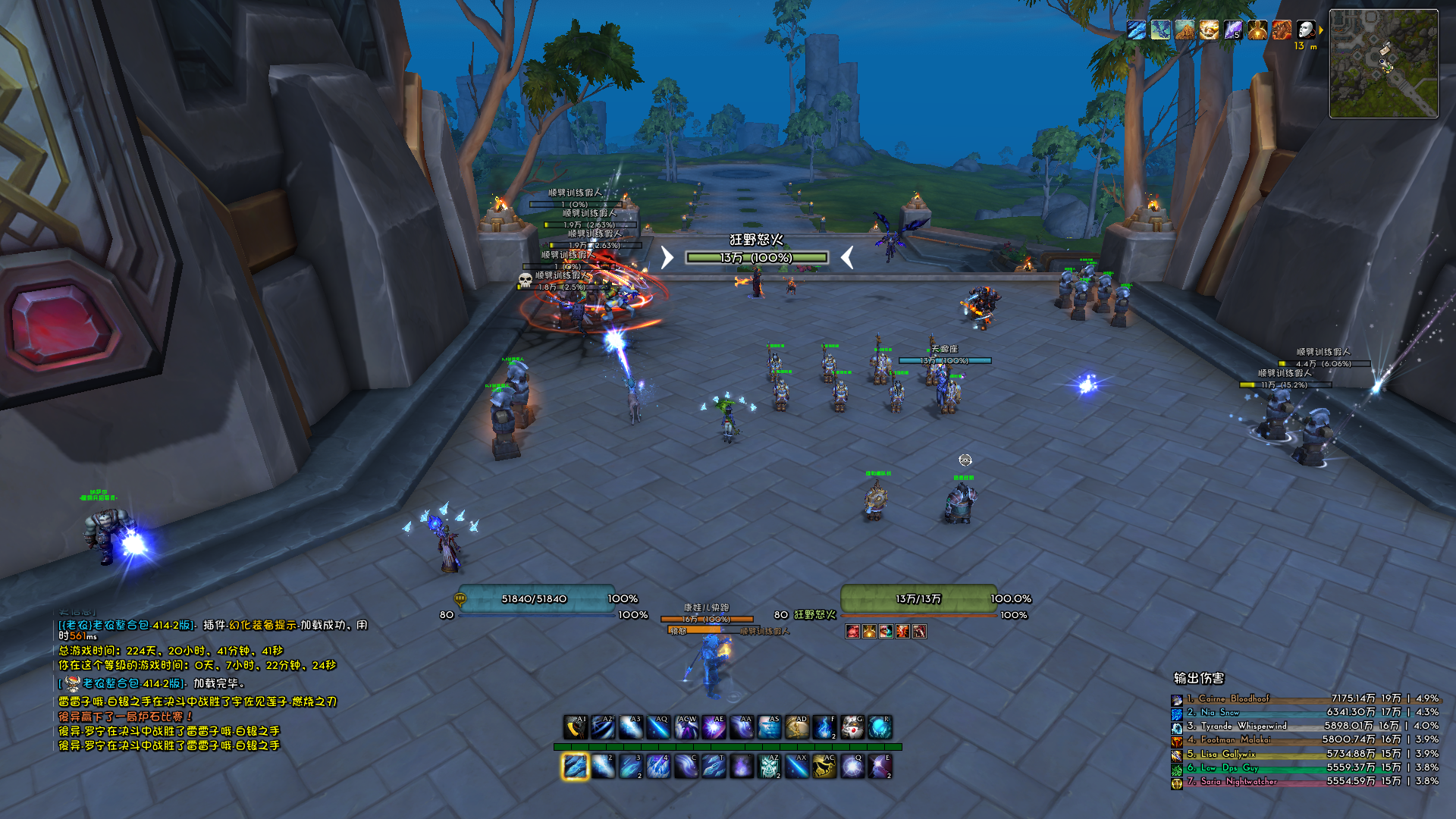This screenshot has width=1456, height=819.
Task: Activate the ability bound to key G
Action: pyautogui.click(x=852, y=728)
